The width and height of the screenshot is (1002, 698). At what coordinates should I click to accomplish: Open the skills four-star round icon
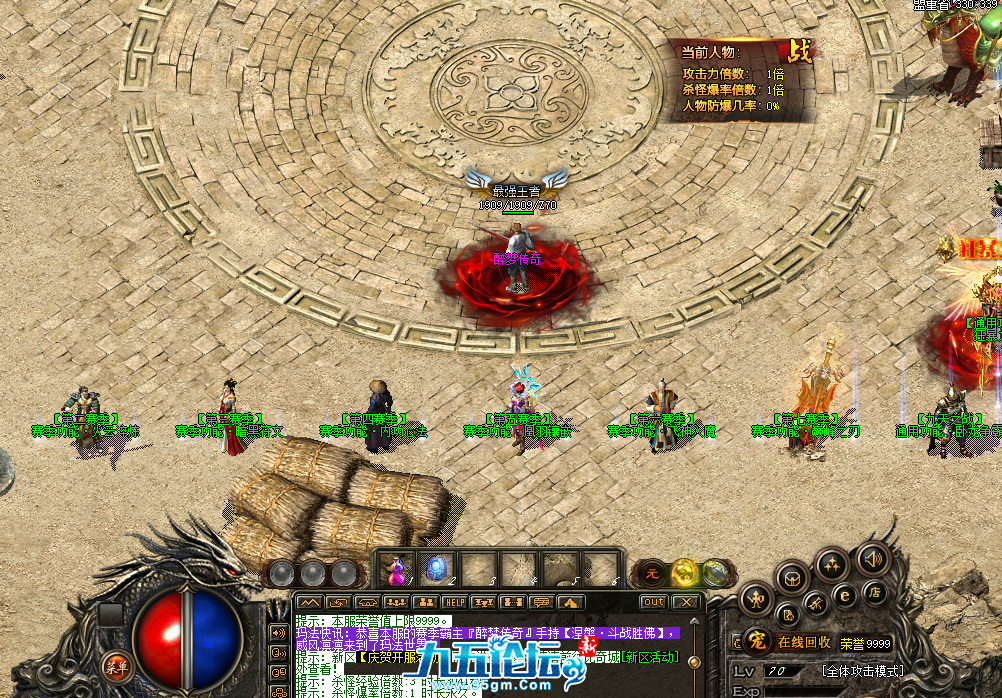831,565
